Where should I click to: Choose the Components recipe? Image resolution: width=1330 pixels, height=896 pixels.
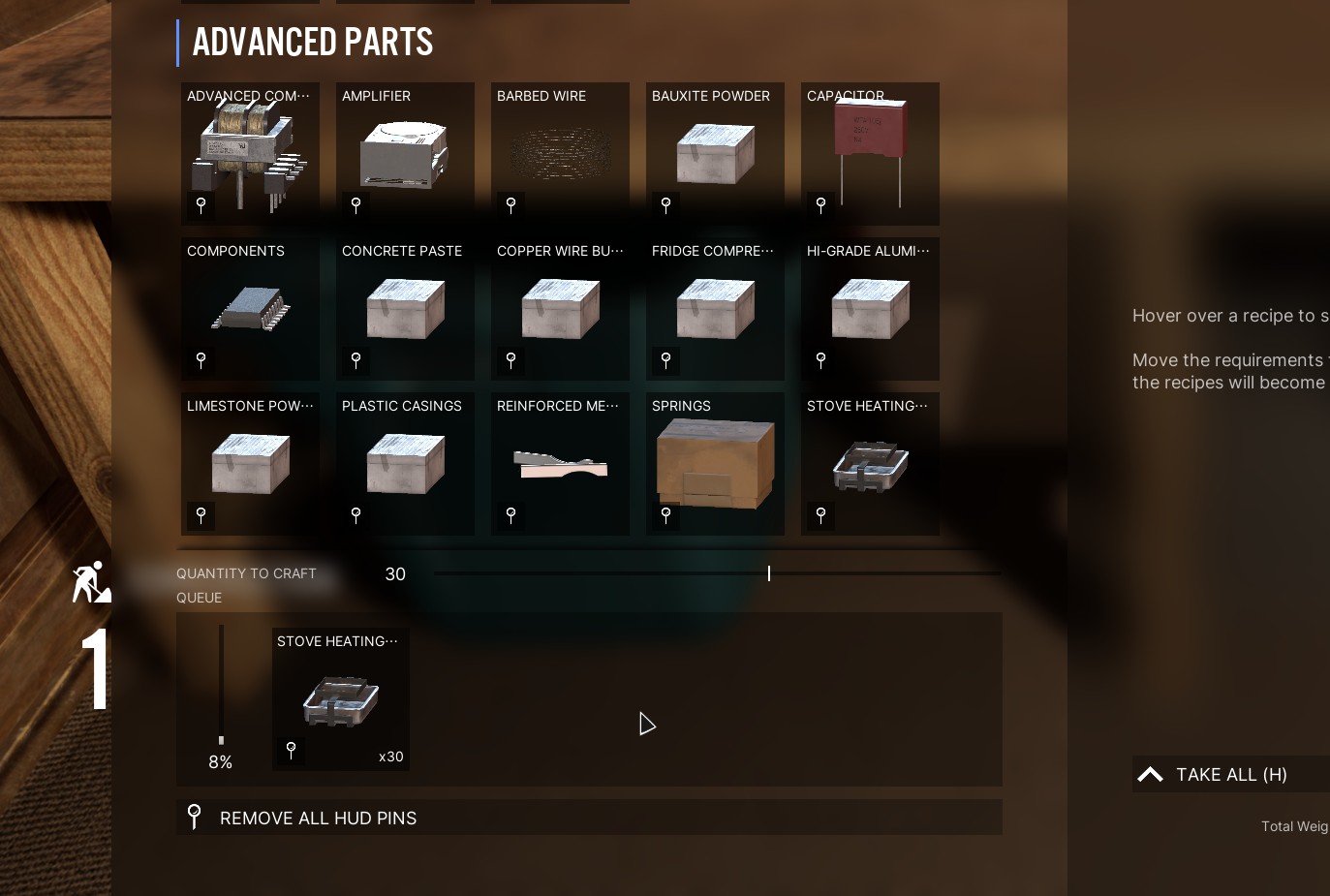250,309
